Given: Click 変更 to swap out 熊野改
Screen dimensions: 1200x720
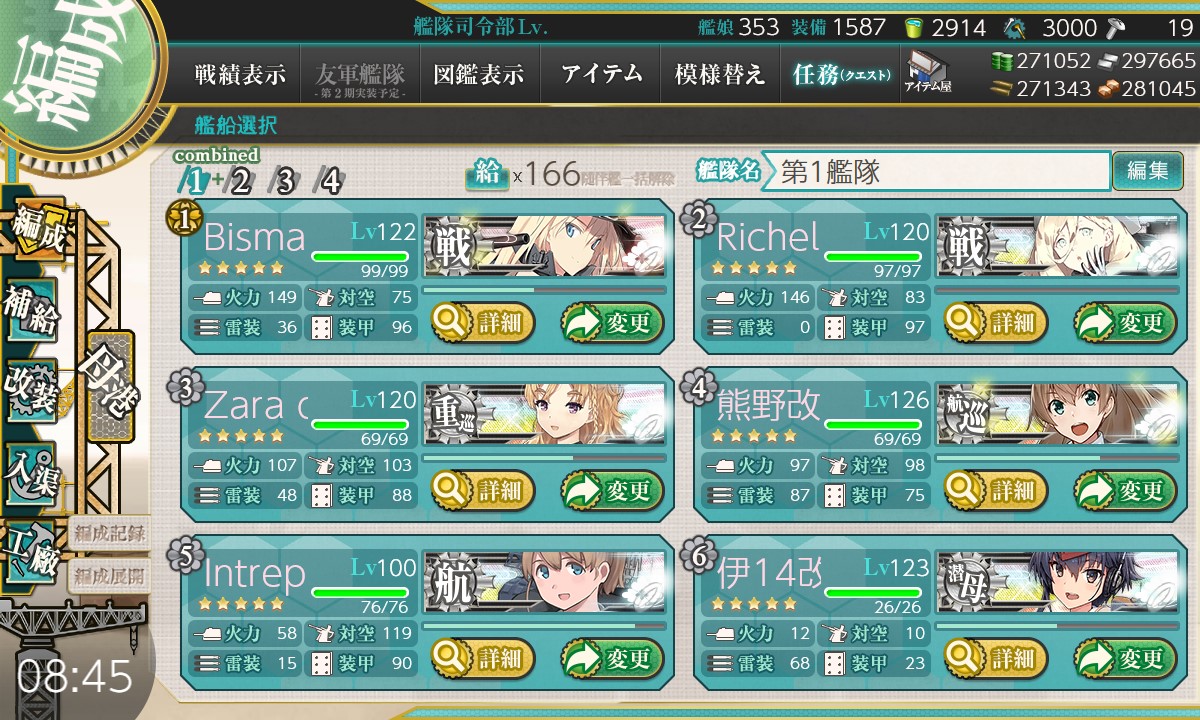Looking at the screenshot, I should 1118,491.
